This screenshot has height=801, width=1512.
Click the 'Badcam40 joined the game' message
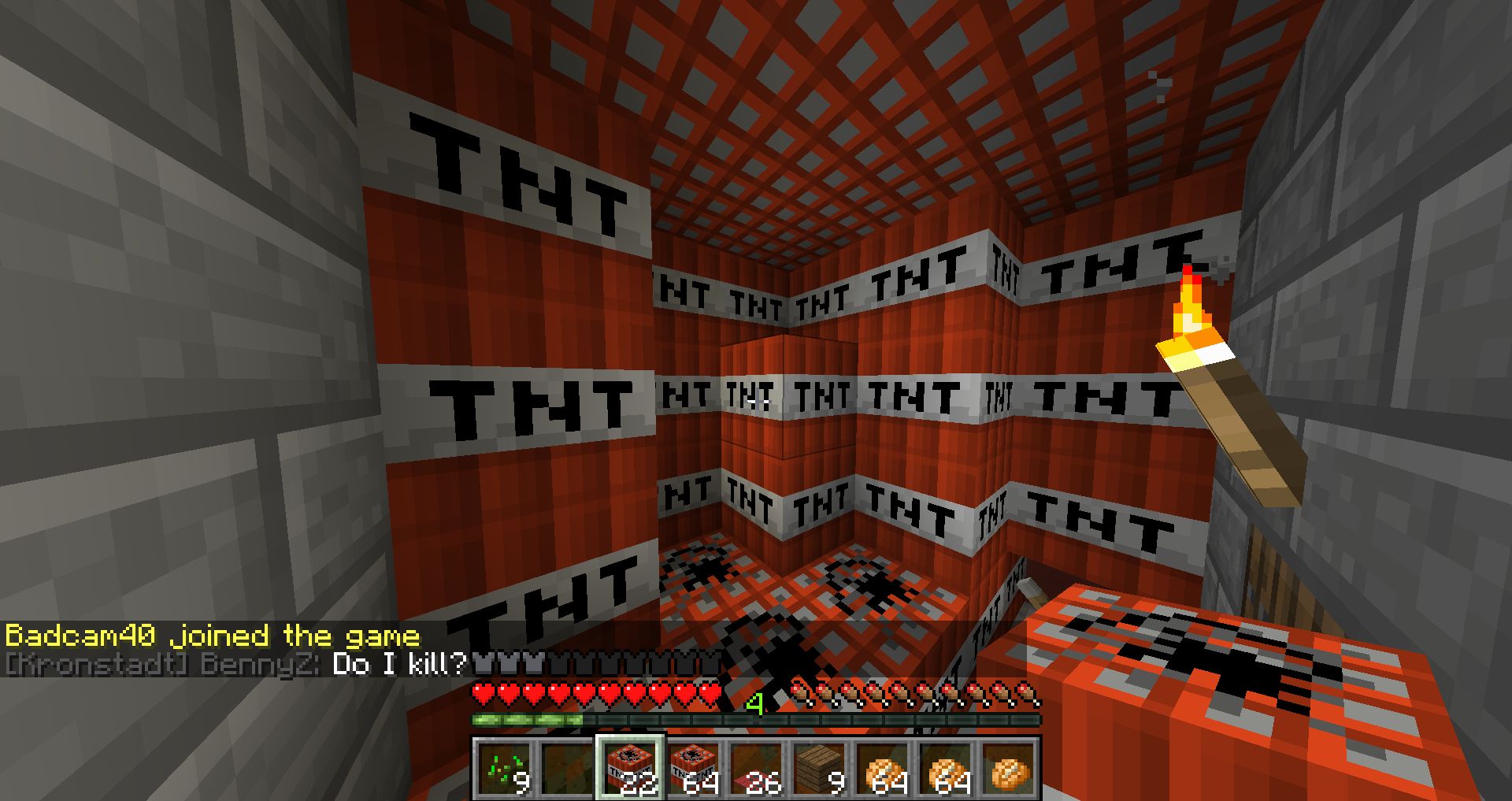point(213,637)
